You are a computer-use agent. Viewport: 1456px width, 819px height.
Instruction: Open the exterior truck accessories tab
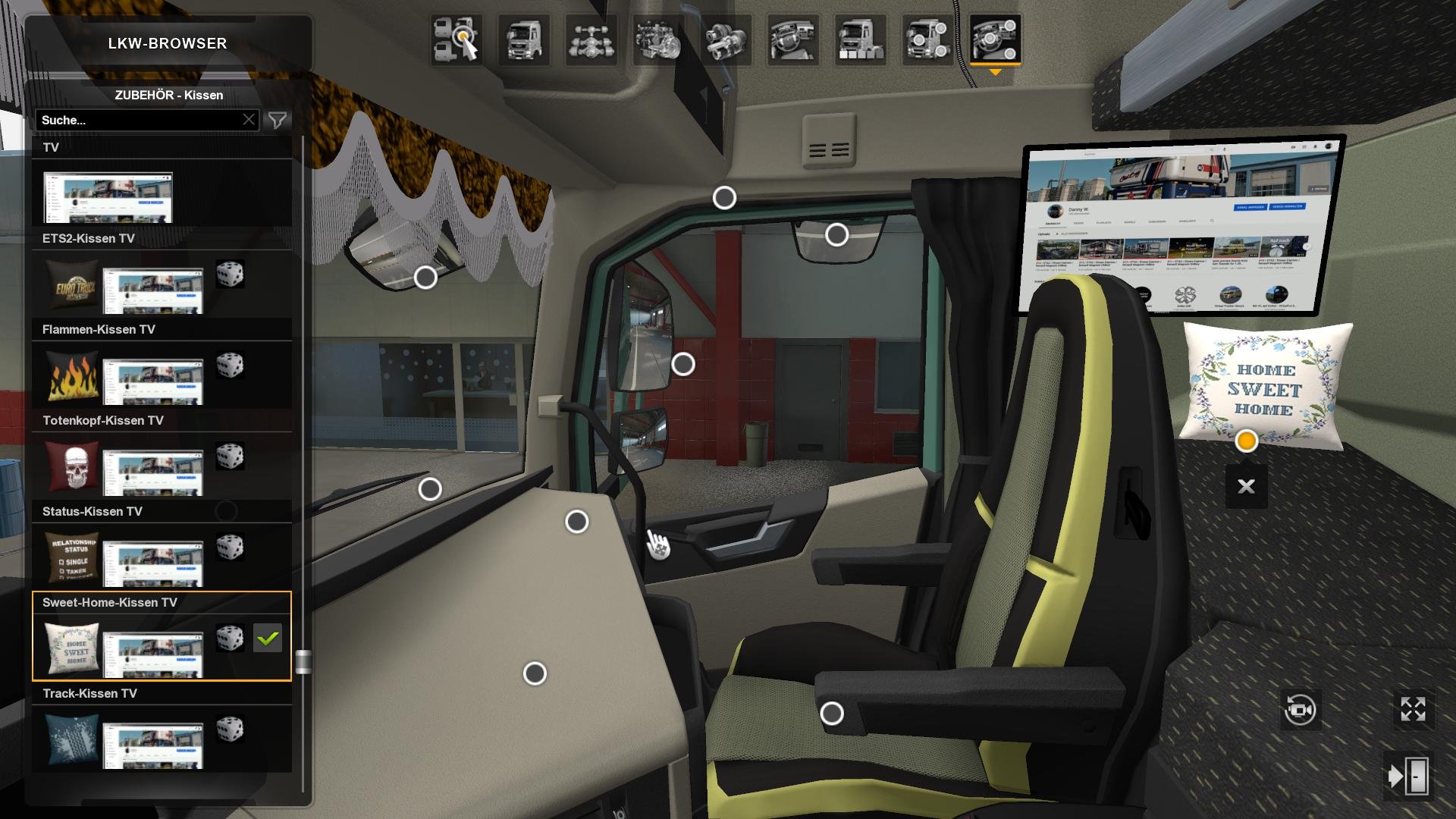(x=927, y=39)
